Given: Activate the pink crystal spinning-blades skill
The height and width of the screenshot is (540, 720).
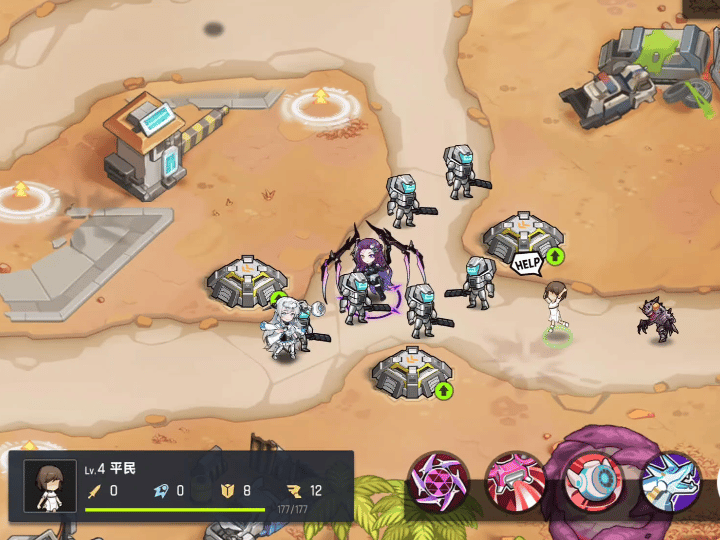Looking at the screenshot, I should (439, 483).
